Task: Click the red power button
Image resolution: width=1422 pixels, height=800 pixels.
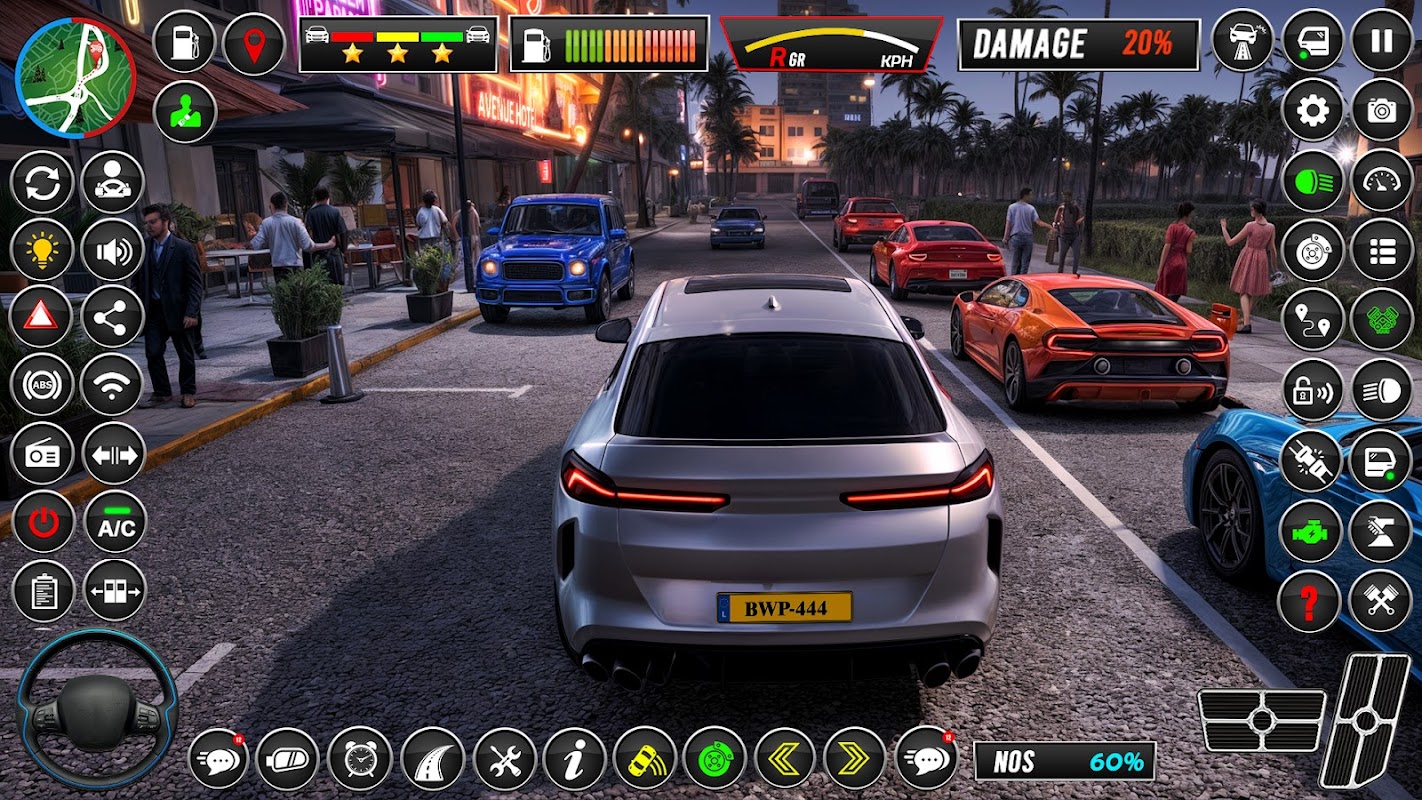Action: 43,522
